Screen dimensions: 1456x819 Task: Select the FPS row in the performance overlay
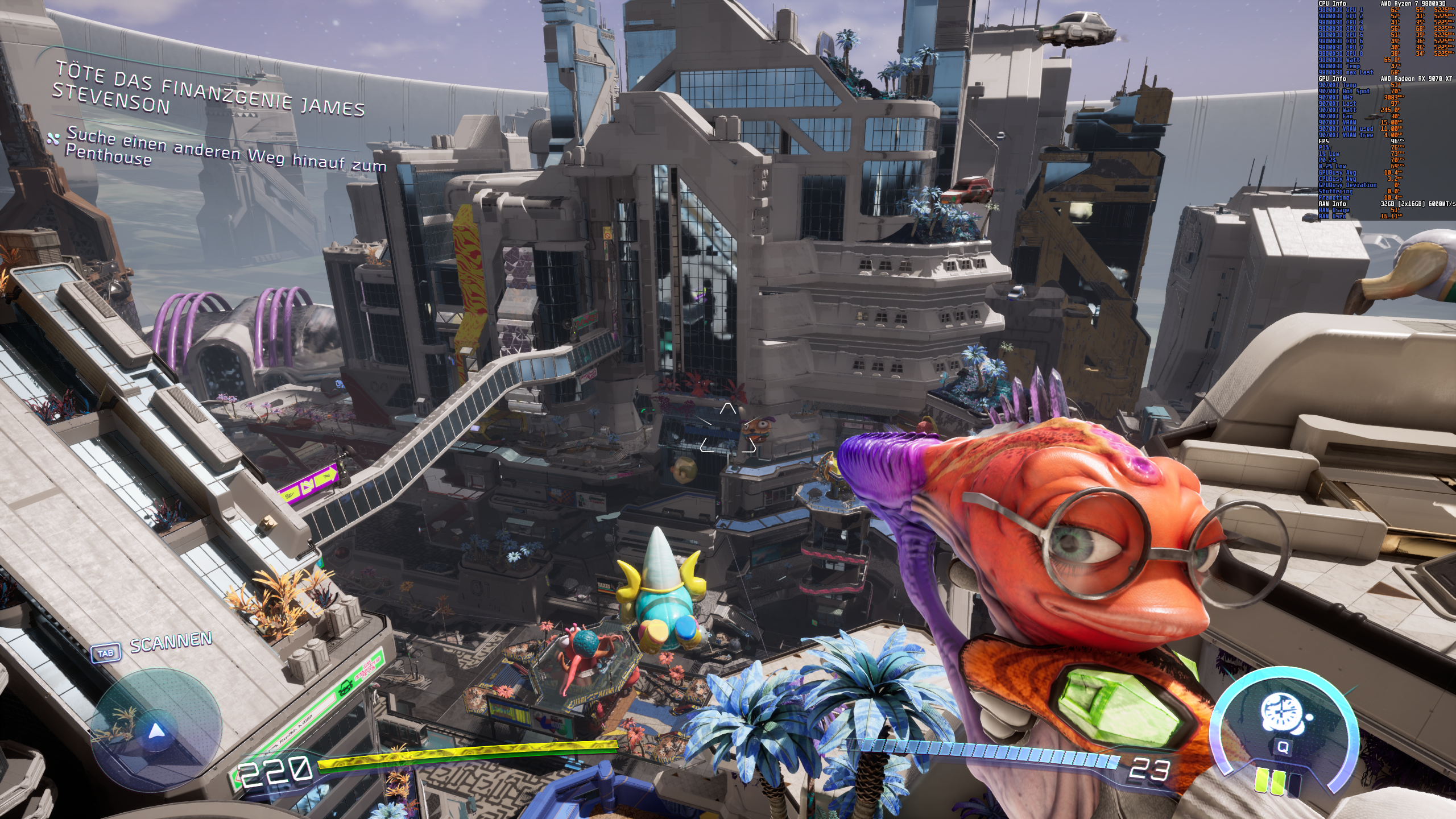tap(1323, 142)
